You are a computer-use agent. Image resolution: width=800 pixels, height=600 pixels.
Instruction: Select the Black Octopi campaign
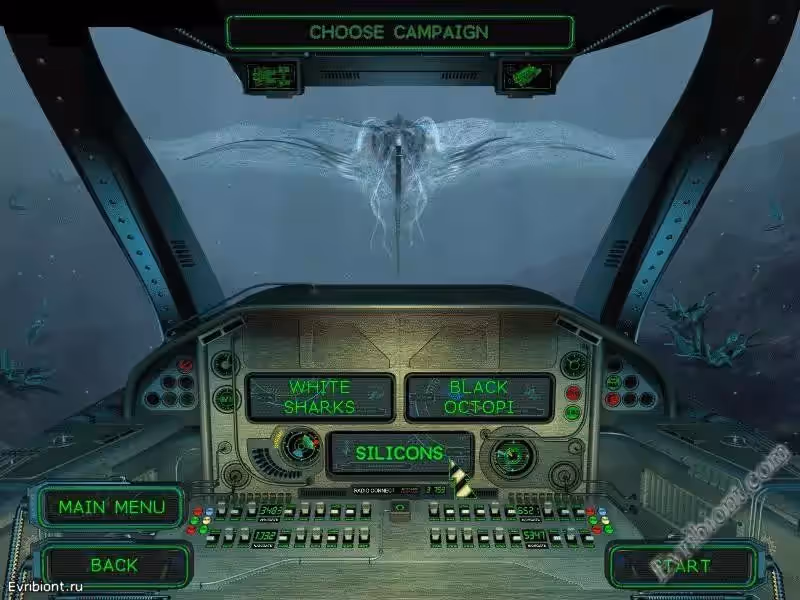pyautogui.click(x=479, y=397)
